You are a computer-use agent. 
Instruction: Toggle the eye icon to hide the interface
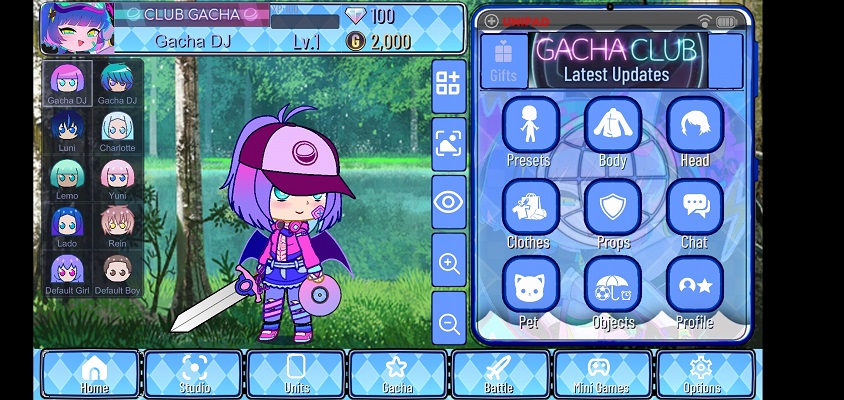coord(449,202)
